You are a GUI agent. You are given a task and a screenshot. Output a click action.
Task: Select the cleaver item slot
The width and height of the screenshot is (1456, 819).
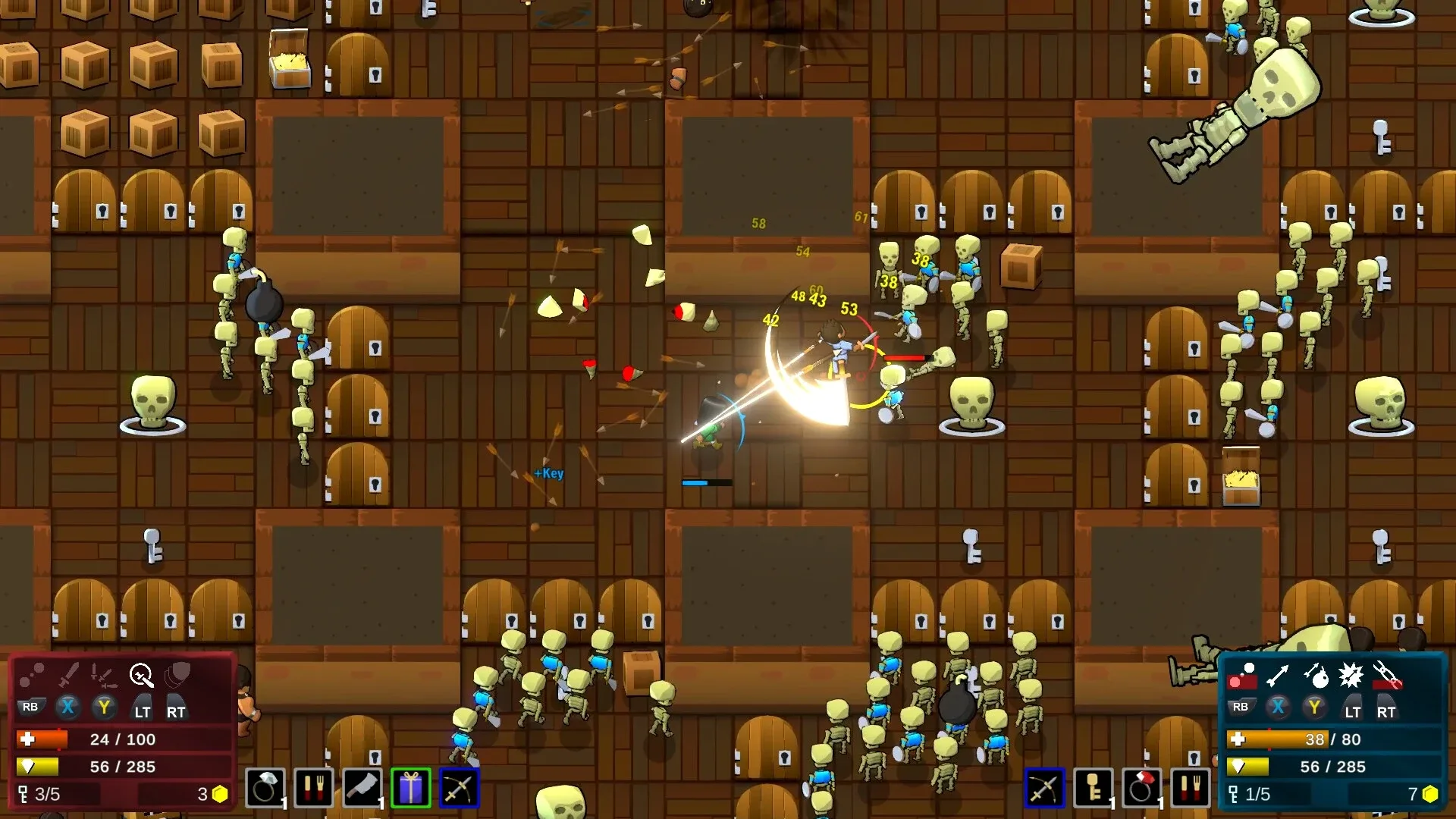tap(362, 789)
